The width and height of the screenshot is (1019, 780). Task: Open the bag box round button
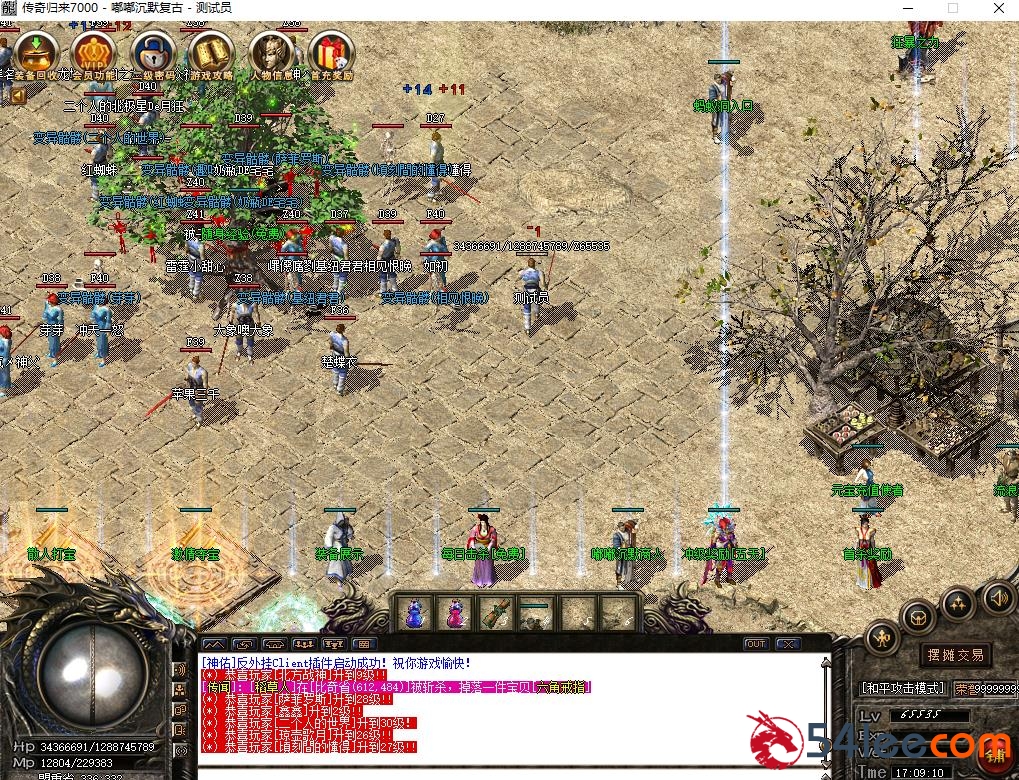tap(918, 618)
